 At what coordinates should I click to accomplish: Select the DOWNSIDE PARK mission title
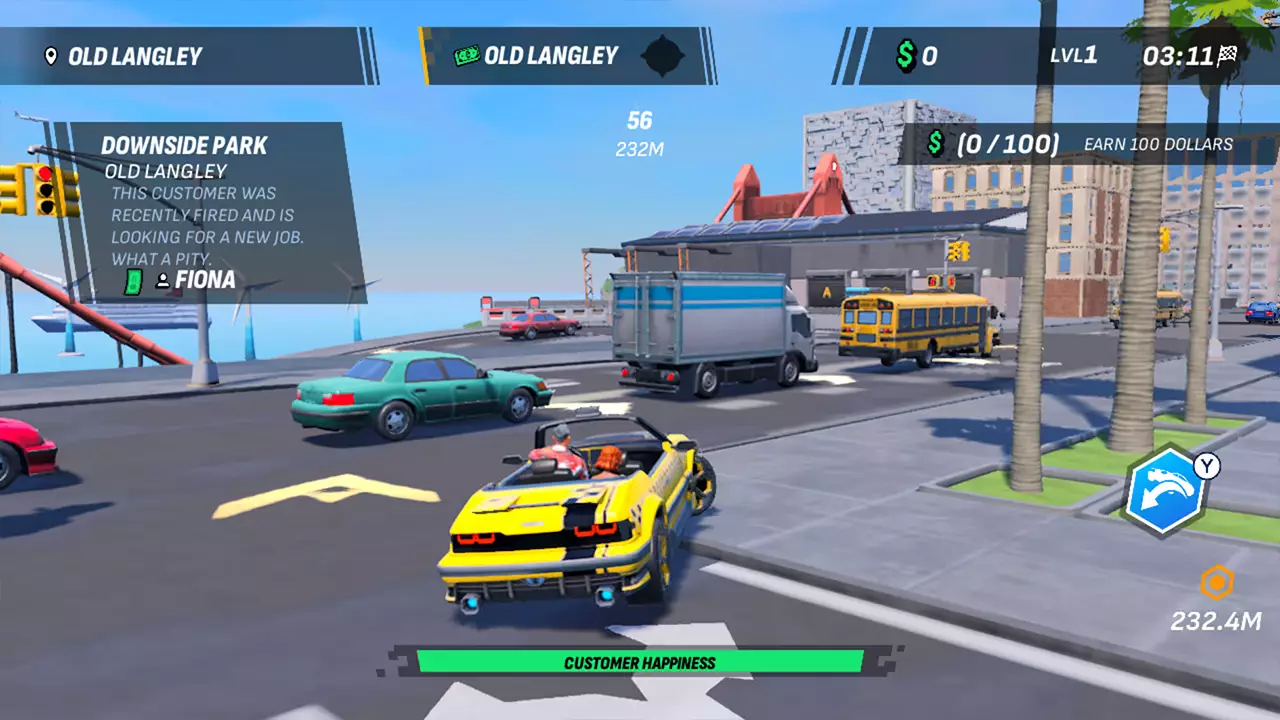tap(184, 146)
